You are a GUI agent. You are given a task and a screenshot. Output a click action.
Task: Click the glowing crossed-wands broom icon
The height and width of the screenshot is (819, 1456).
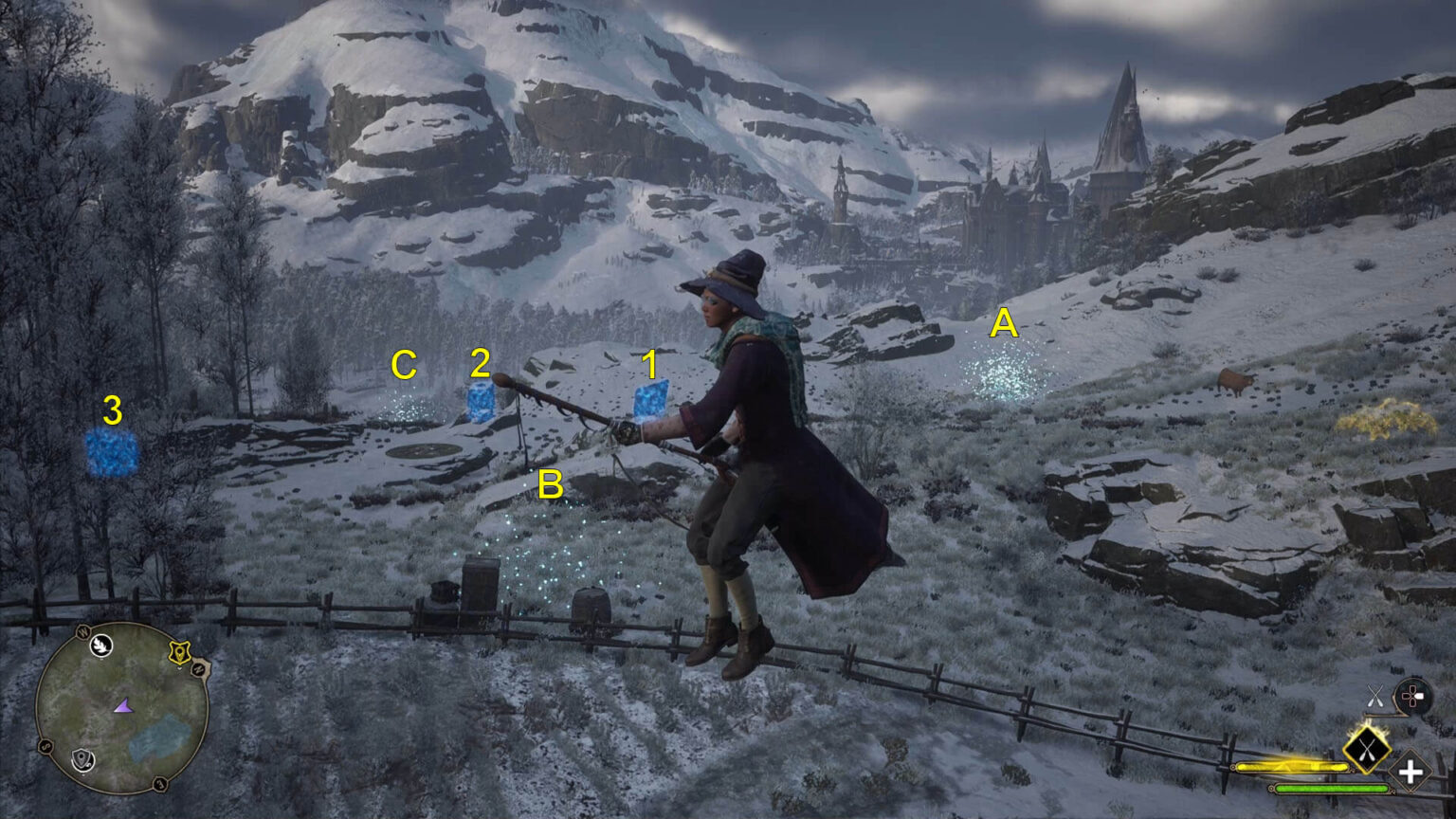[1368, 750]
